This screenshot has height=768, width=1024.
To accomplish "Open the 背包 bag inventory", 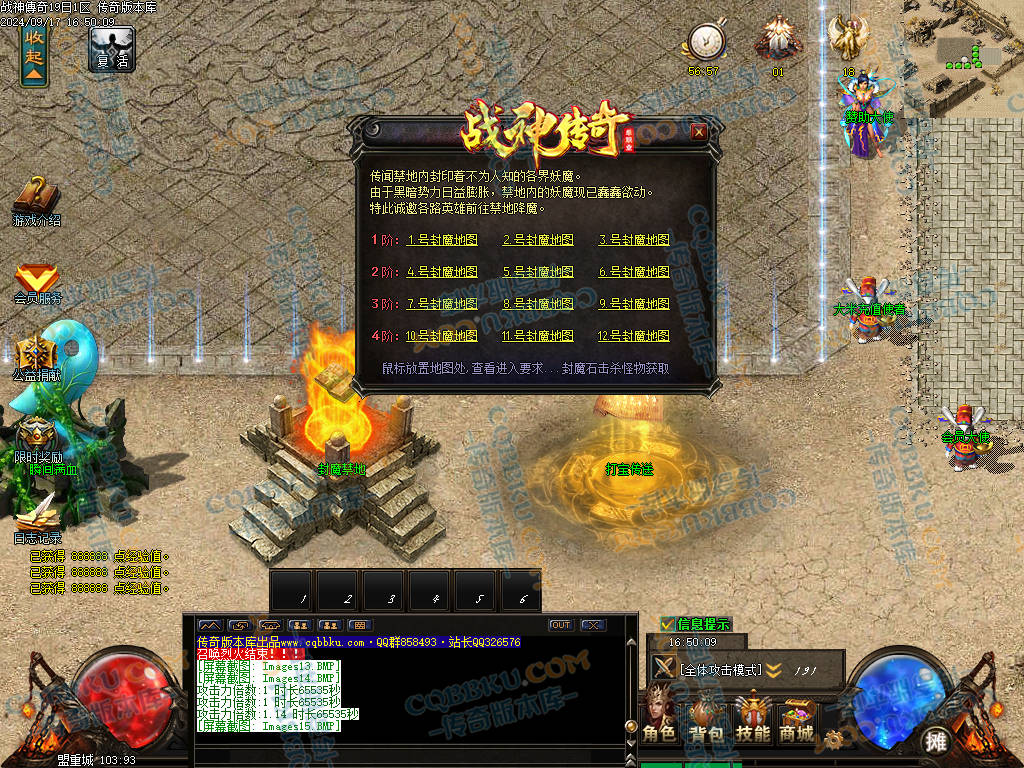I will [706, 716].
